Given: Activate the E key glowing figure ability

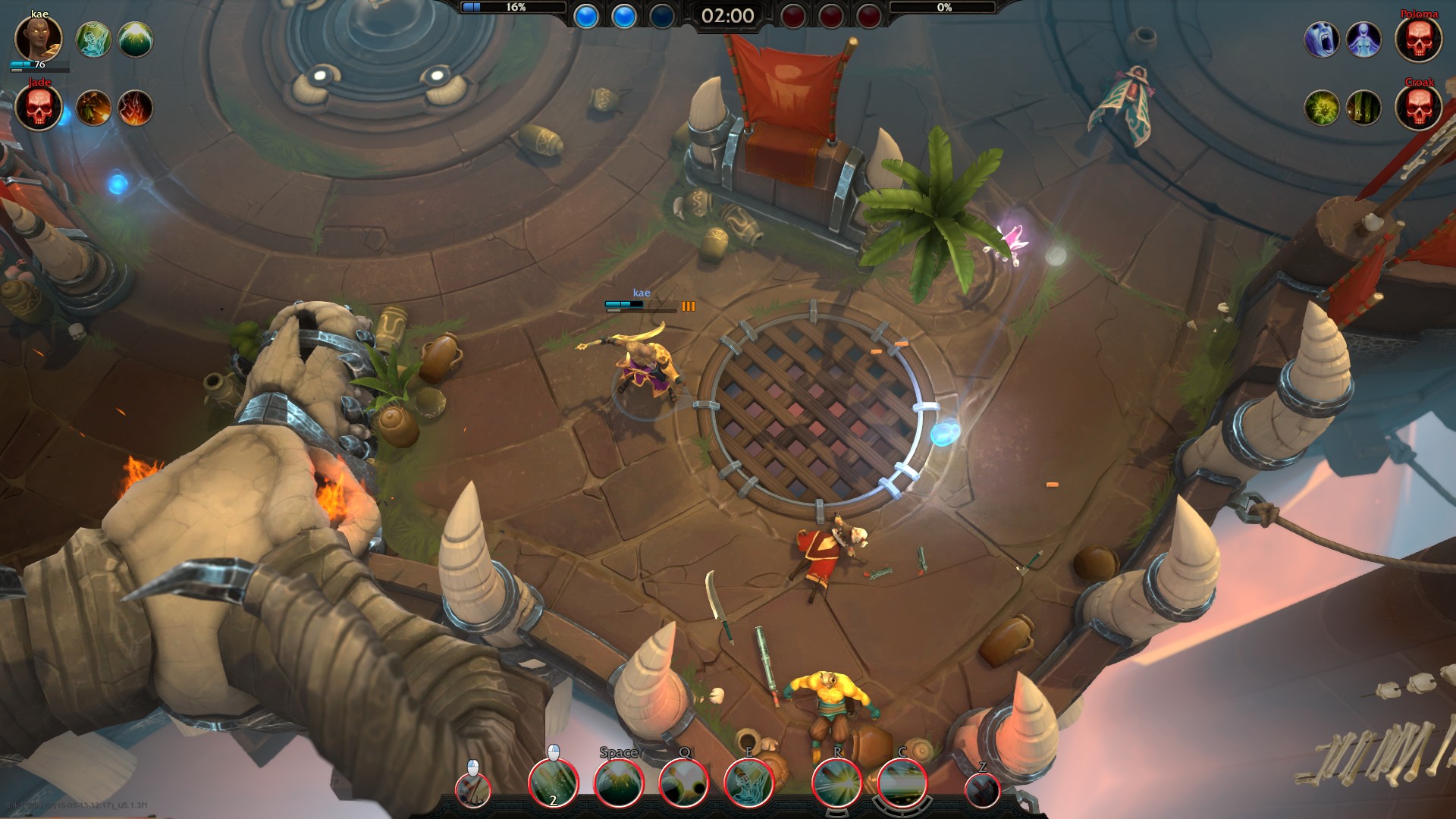Looking at the screenshot, I should click(x=749, y=783).
